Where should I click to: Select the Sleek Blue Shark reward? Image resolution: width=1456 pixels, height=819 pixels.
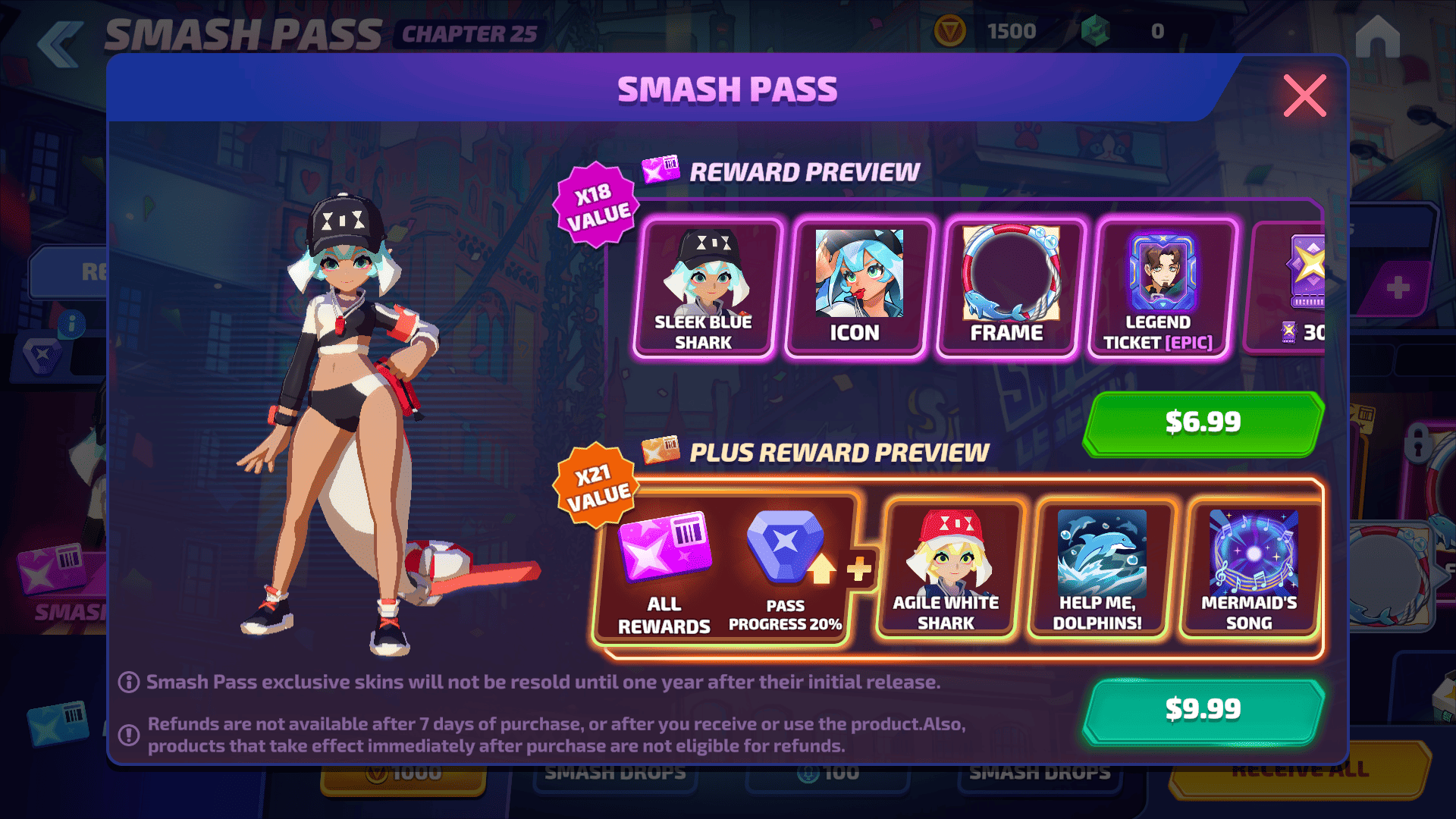pyautogui.click(x=704, y=288)
